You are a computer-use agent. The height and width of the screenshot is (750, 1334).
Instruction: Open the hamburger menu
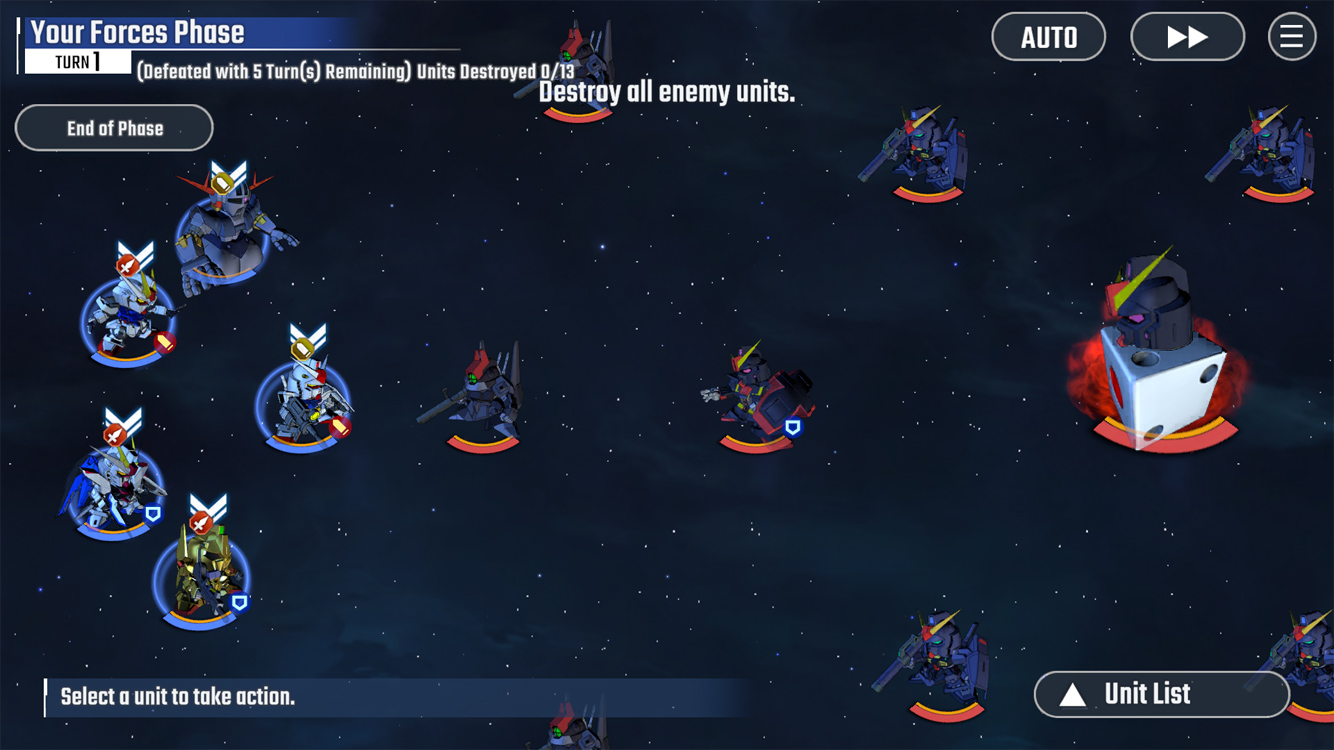tap(1291, 37)
